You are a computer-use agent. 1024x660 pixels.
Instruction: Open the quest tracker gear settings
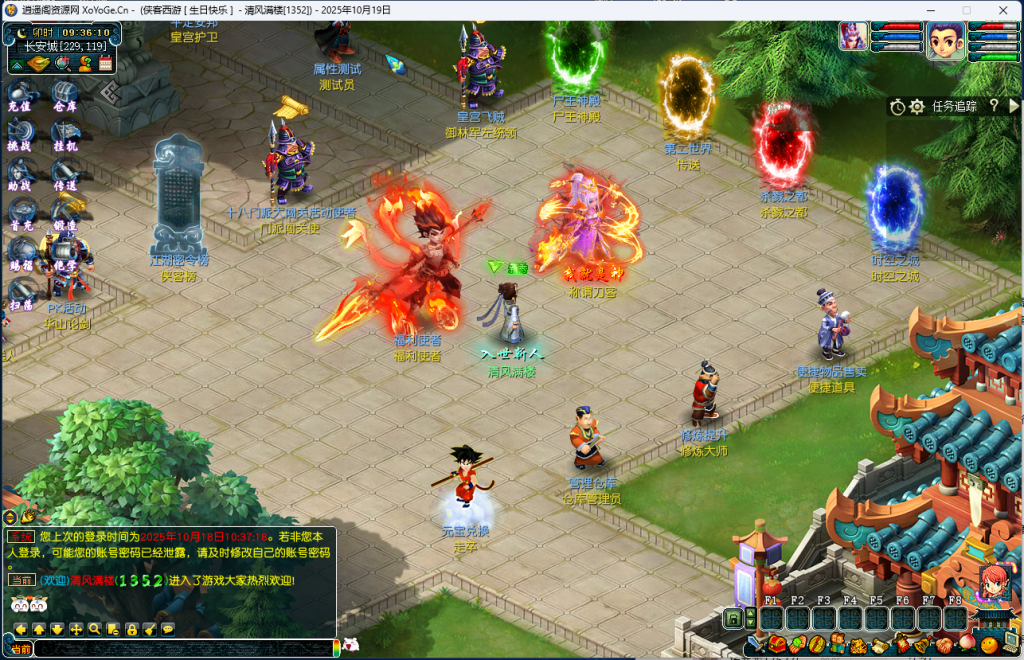coord(917,106)
